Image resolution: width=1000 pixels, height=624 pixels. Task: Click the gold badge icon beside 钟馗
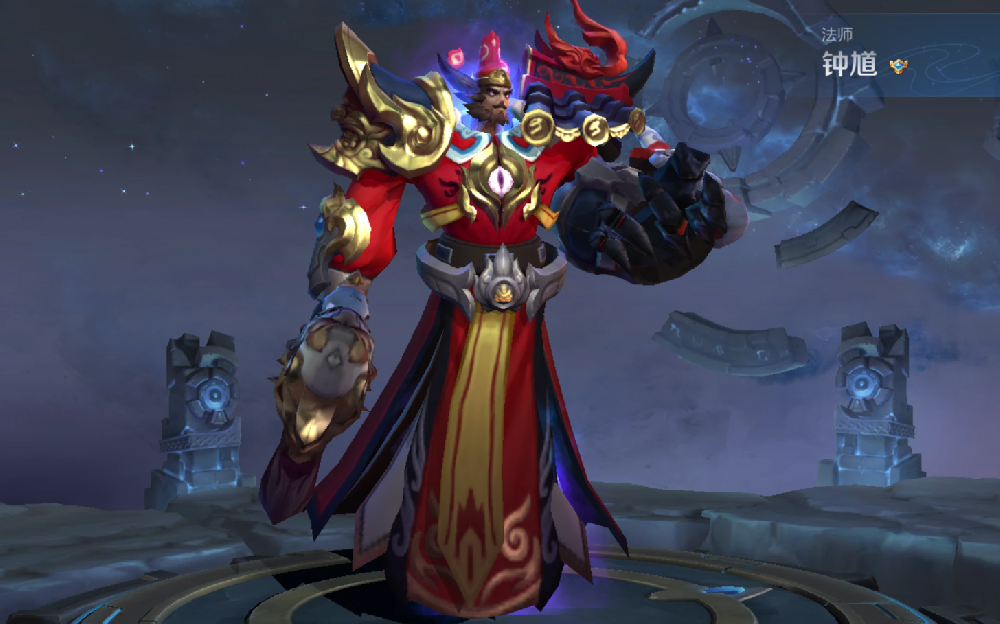(x=898, y=66)
